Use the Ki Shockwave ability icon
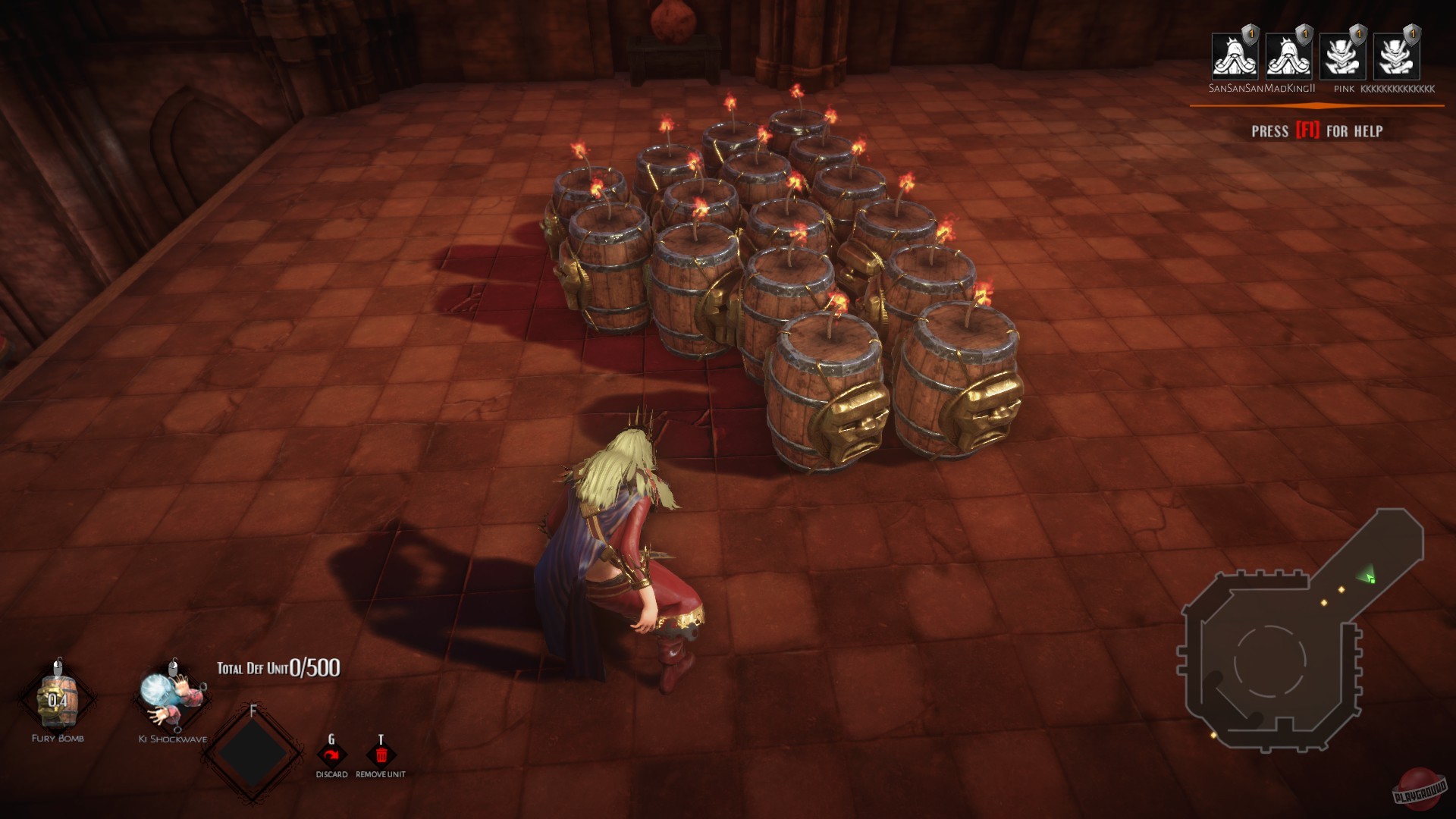The width and height of the screenshot is (1456, 819). point(171,699)
